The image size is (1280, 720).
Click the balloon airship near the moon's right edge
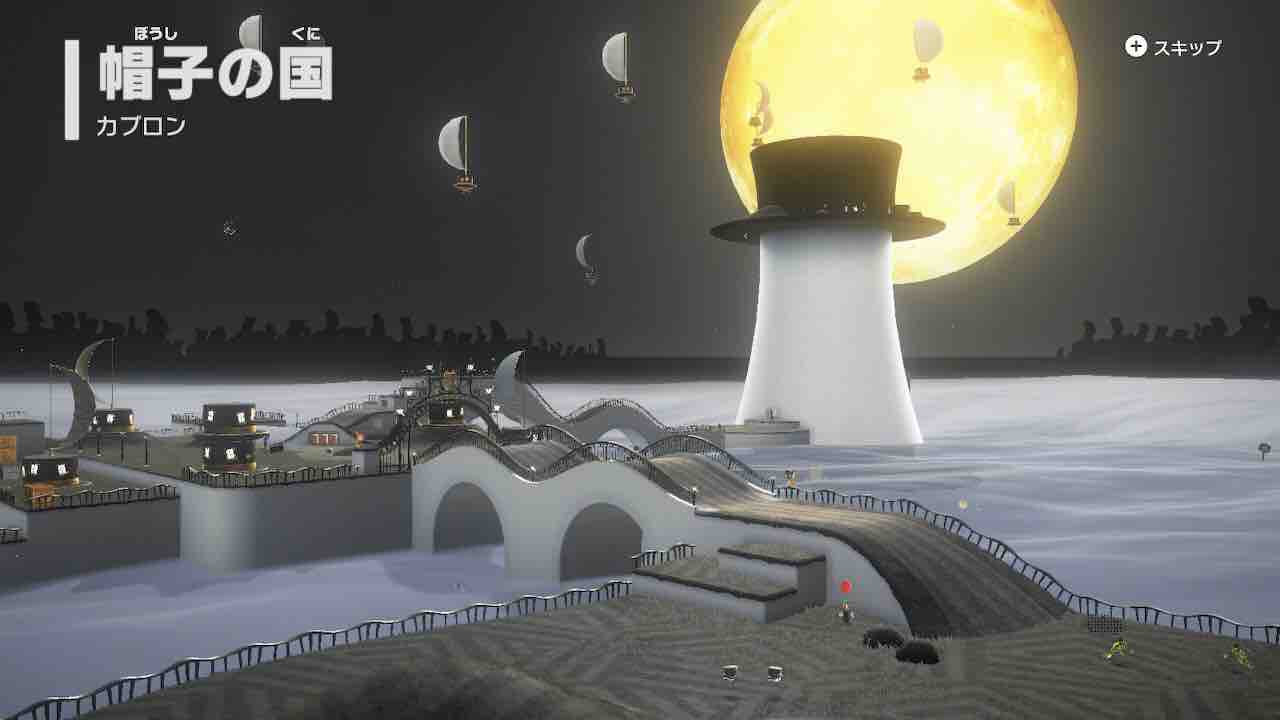tap(1012, 195)
